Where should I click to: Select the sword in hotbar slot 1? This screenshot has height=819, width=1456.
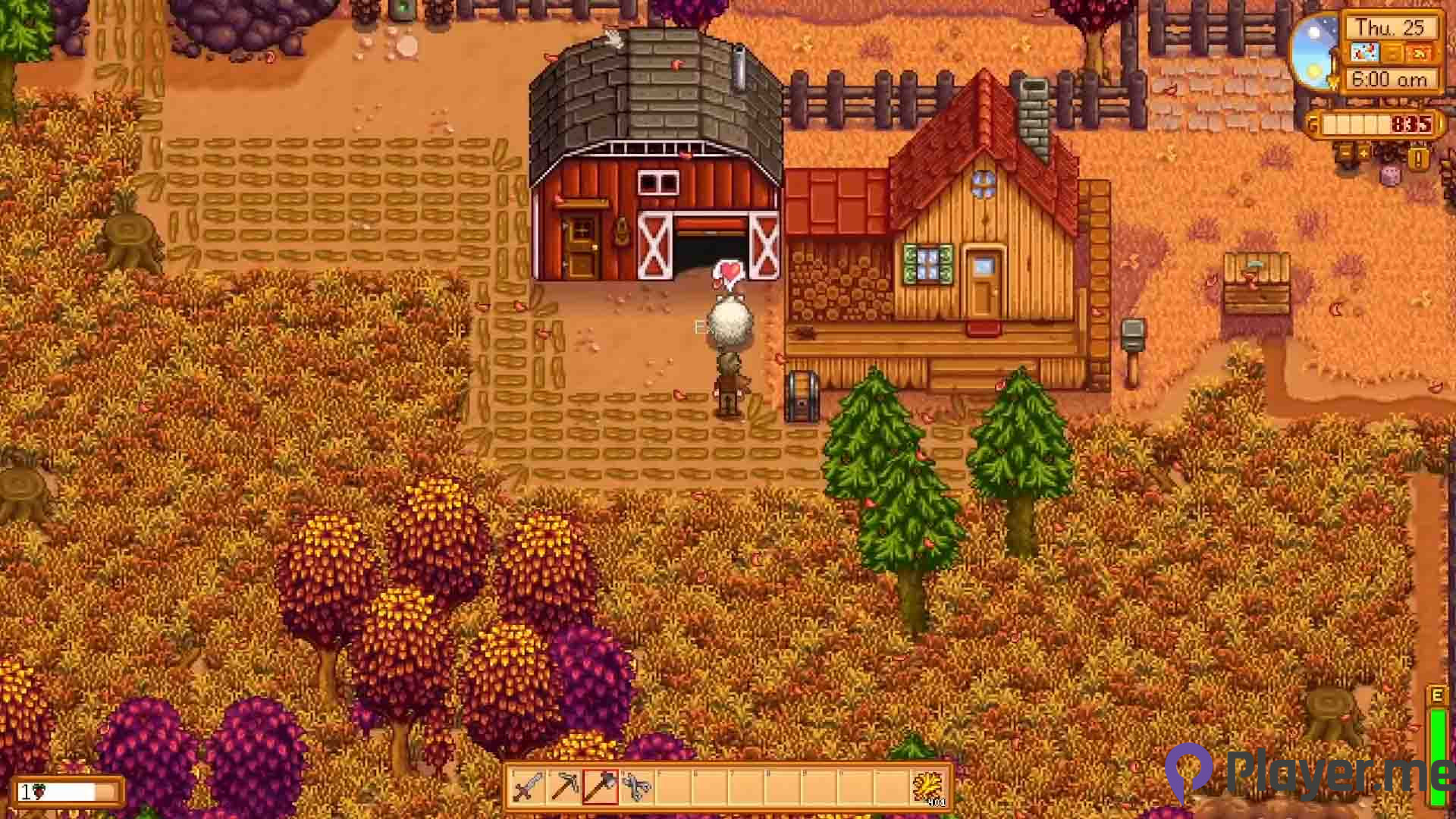526,789
